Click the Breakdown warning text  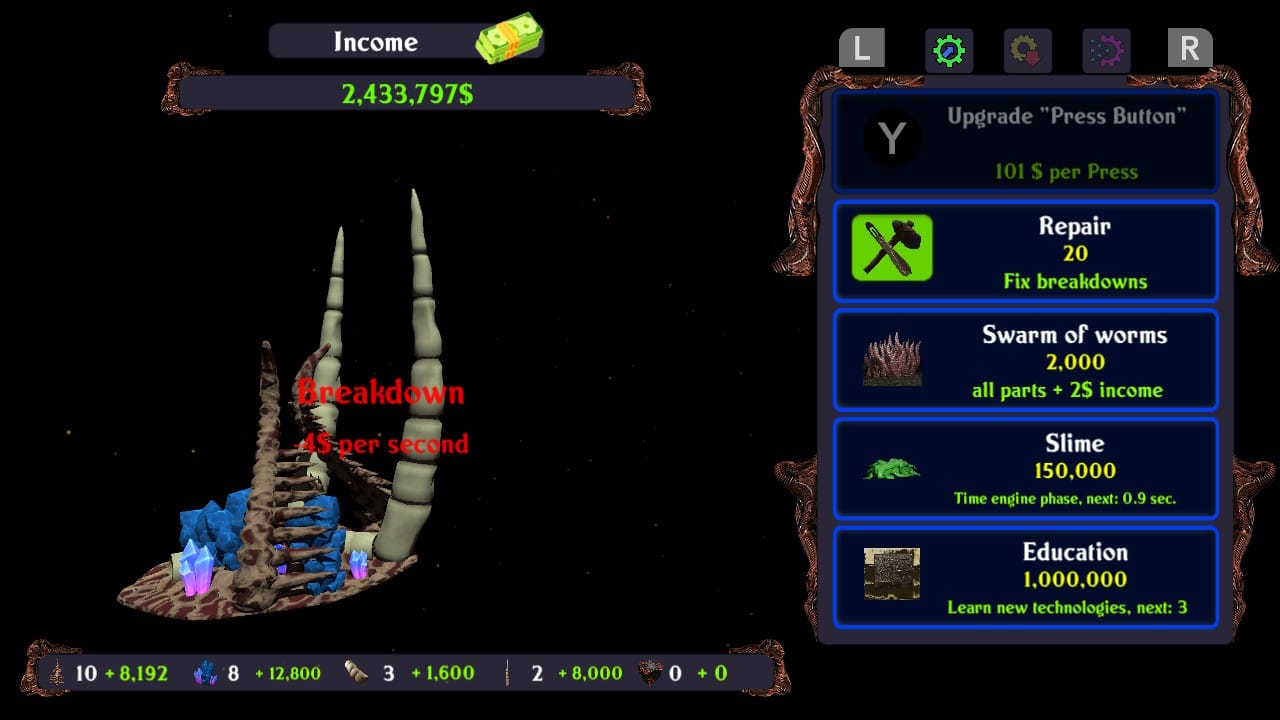tap(380, 392)
